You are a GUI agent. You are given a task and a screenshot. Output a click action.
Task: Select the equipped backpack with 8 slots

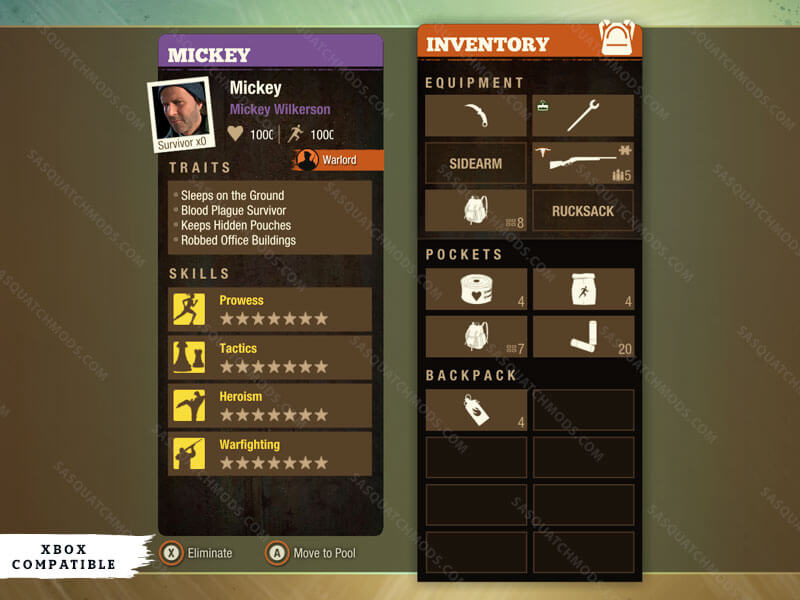pos(476,211)
